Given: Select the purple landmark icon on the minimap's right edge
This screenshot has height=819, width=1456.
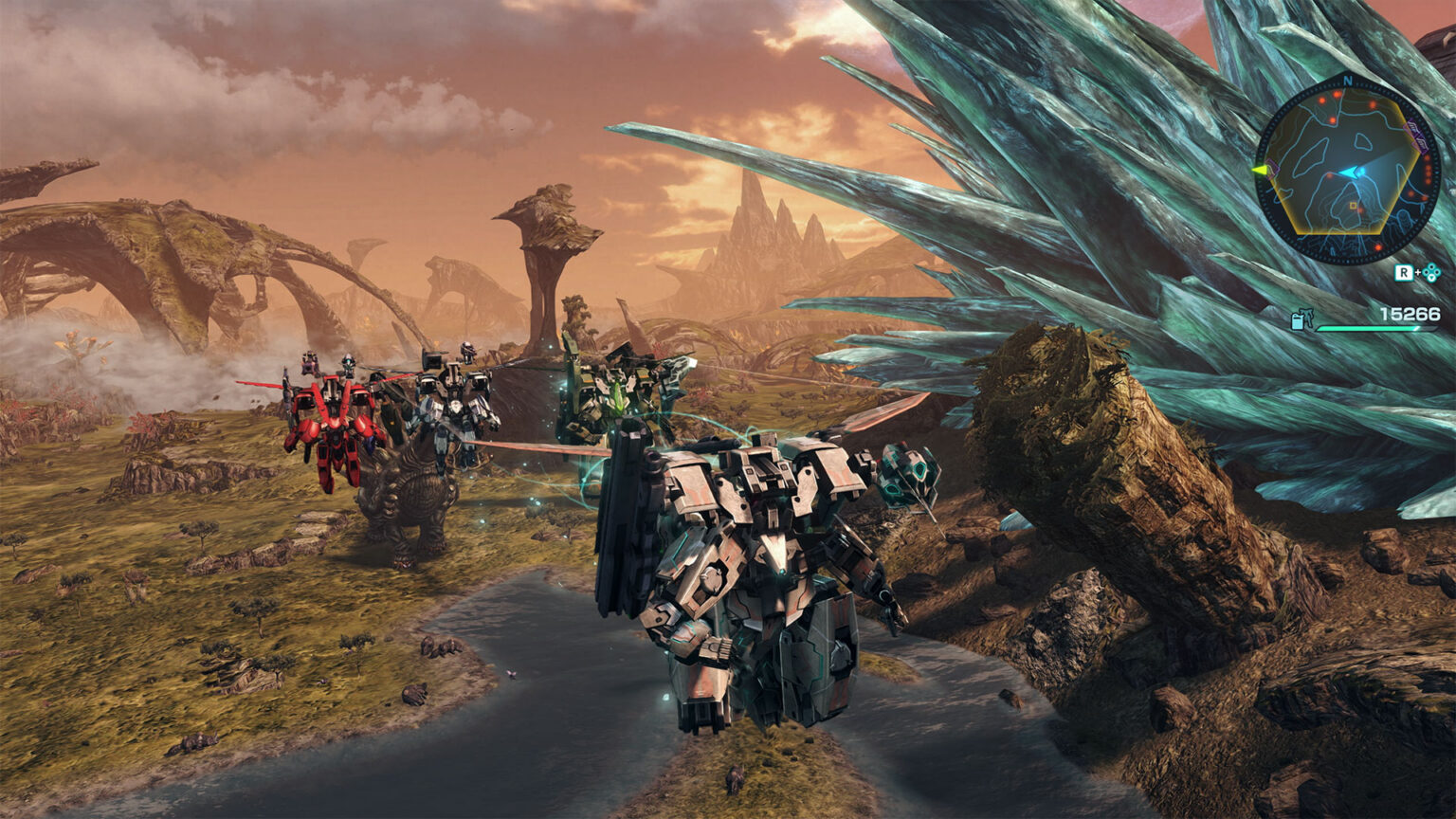Looking at the screenshot, I should [1412, 127].
